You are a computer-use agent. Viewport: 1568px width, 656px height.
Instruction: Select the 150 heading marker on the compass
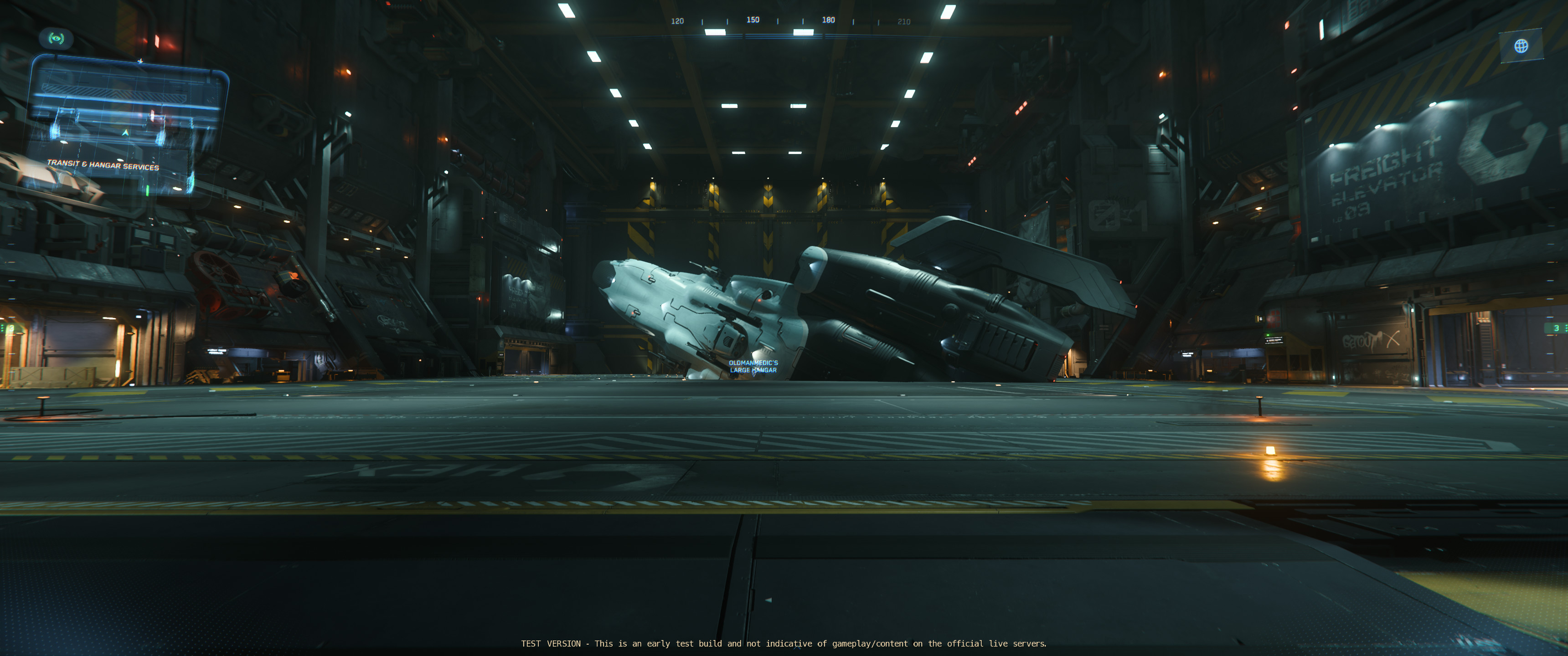753,20
